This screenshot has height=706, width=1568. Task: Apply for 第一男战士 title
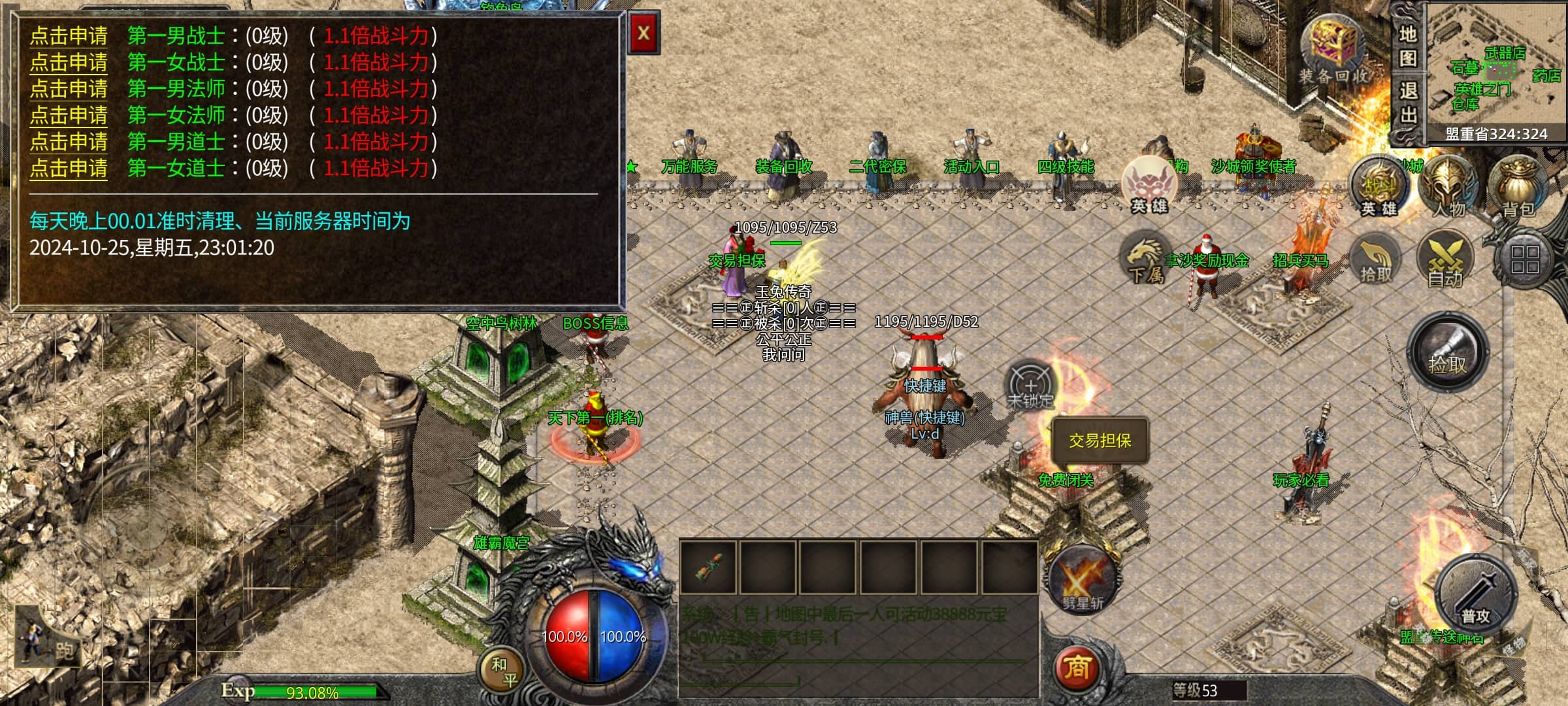[69, 36]
